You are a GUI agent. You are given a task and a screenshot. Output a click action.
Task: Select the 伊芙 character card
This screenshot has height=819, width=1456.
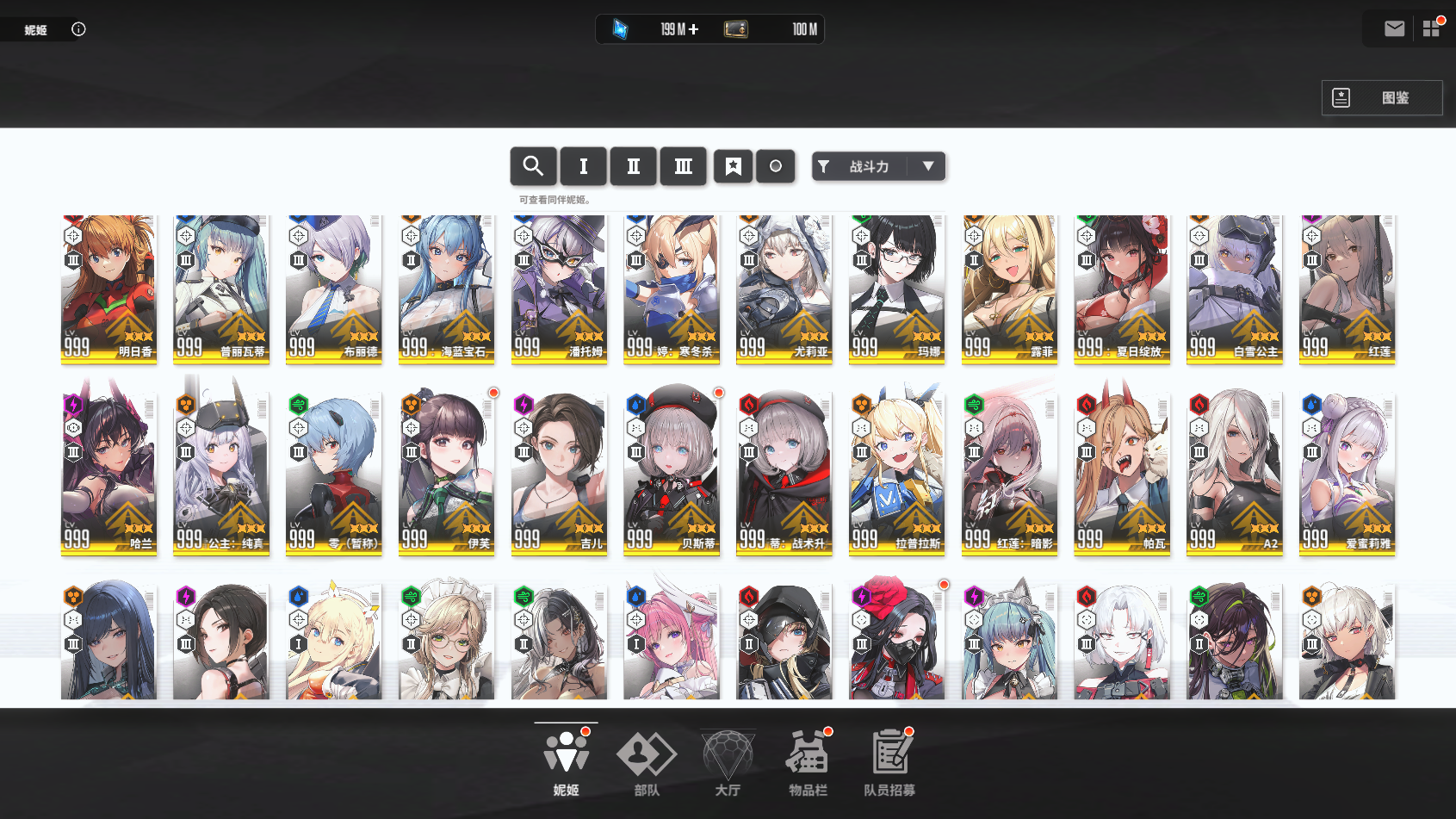point(446,472)
